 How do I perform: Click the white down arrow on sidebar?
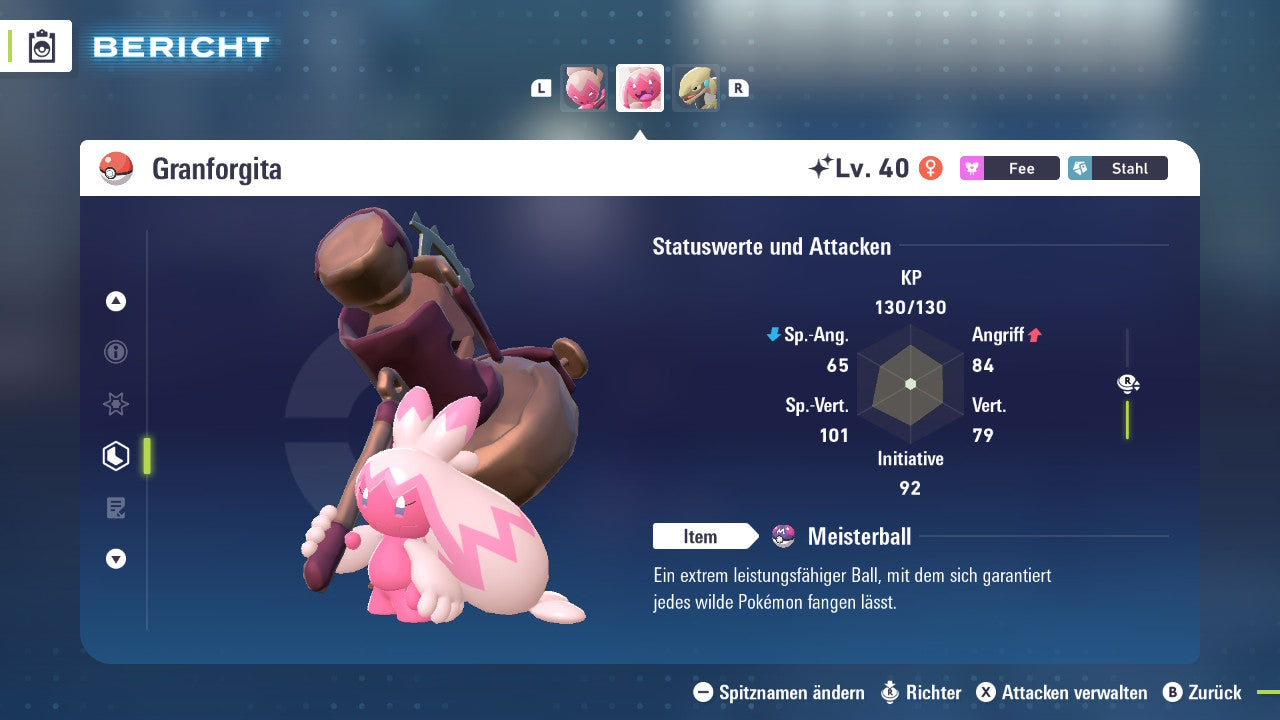116,559
